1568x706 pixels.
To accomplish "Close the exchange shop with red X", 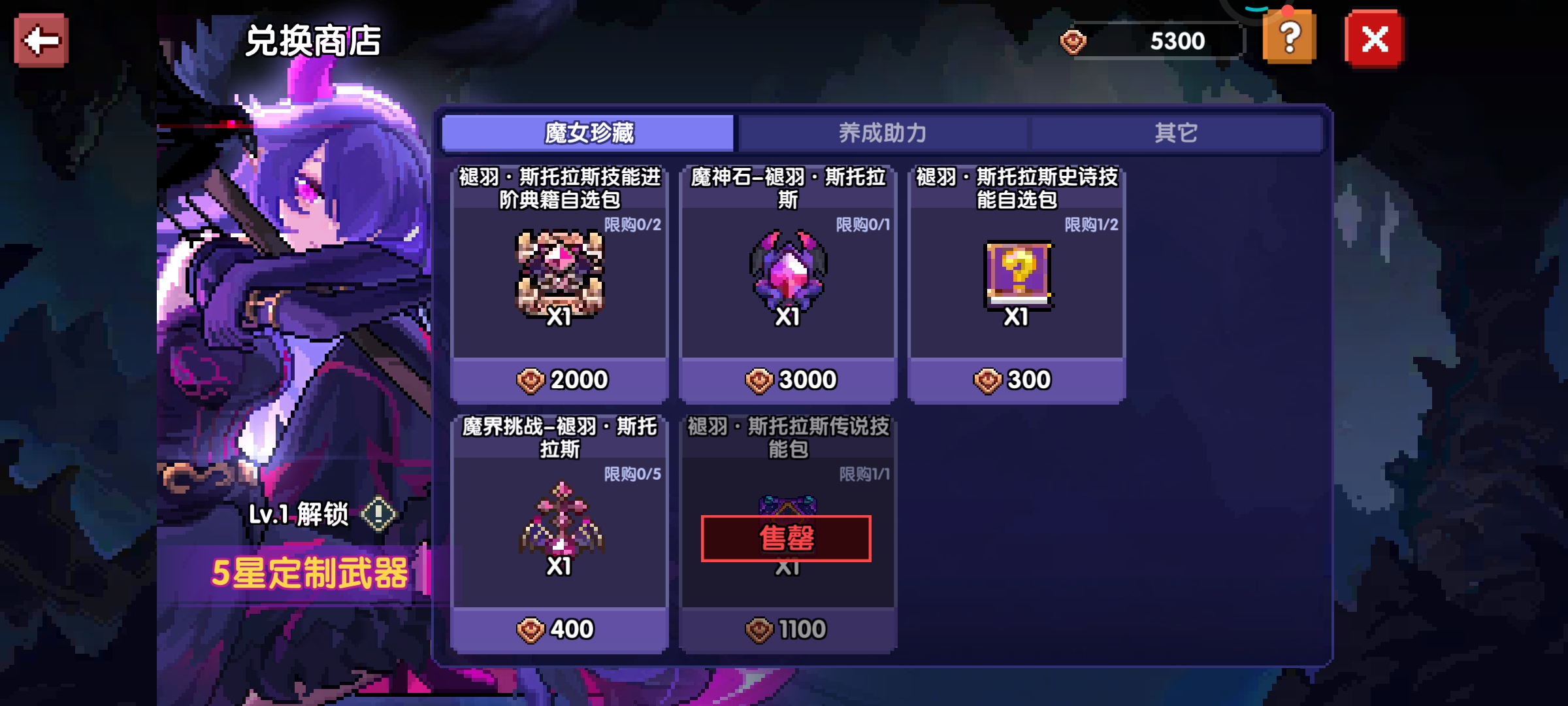I will (x=1374, y=40).
